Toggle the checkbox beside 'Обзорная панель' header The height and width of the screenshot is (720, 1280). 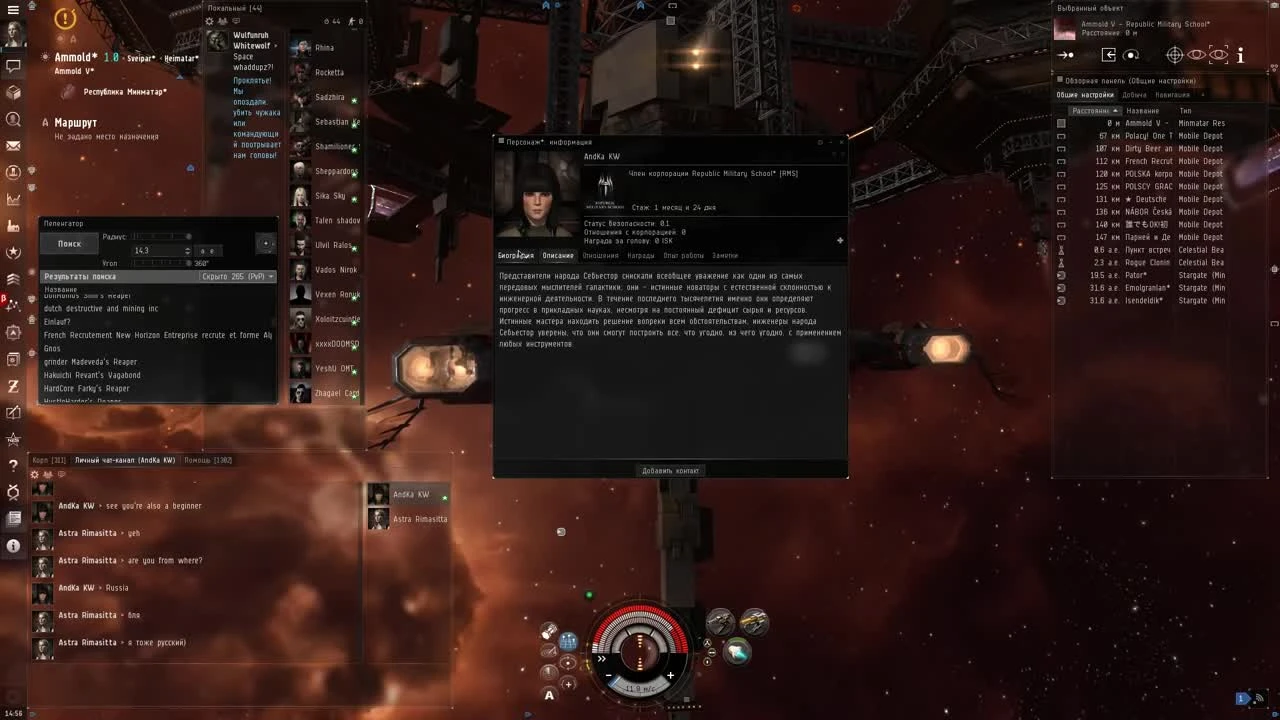[1060, 78]
